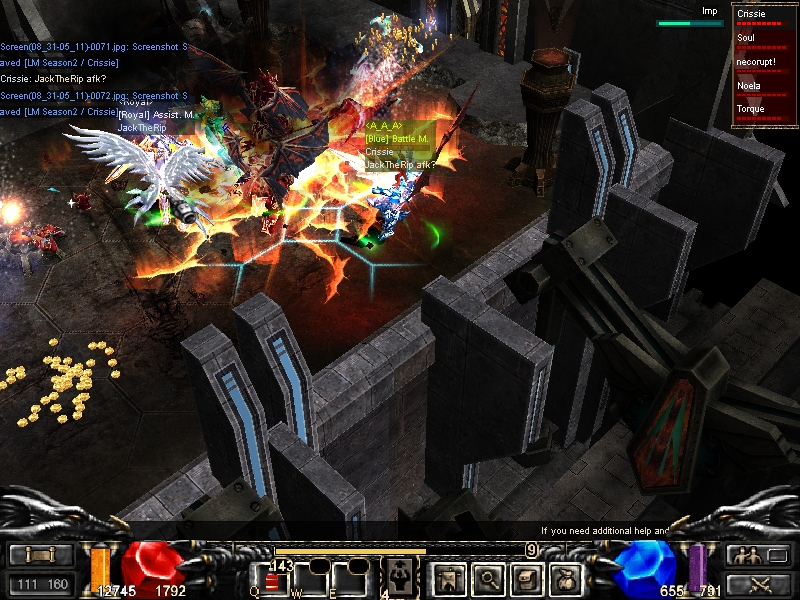The height and width of the screenshot is (600, 800).
Task: Open the character figure skill slot
Action: (x=397, y=577)
